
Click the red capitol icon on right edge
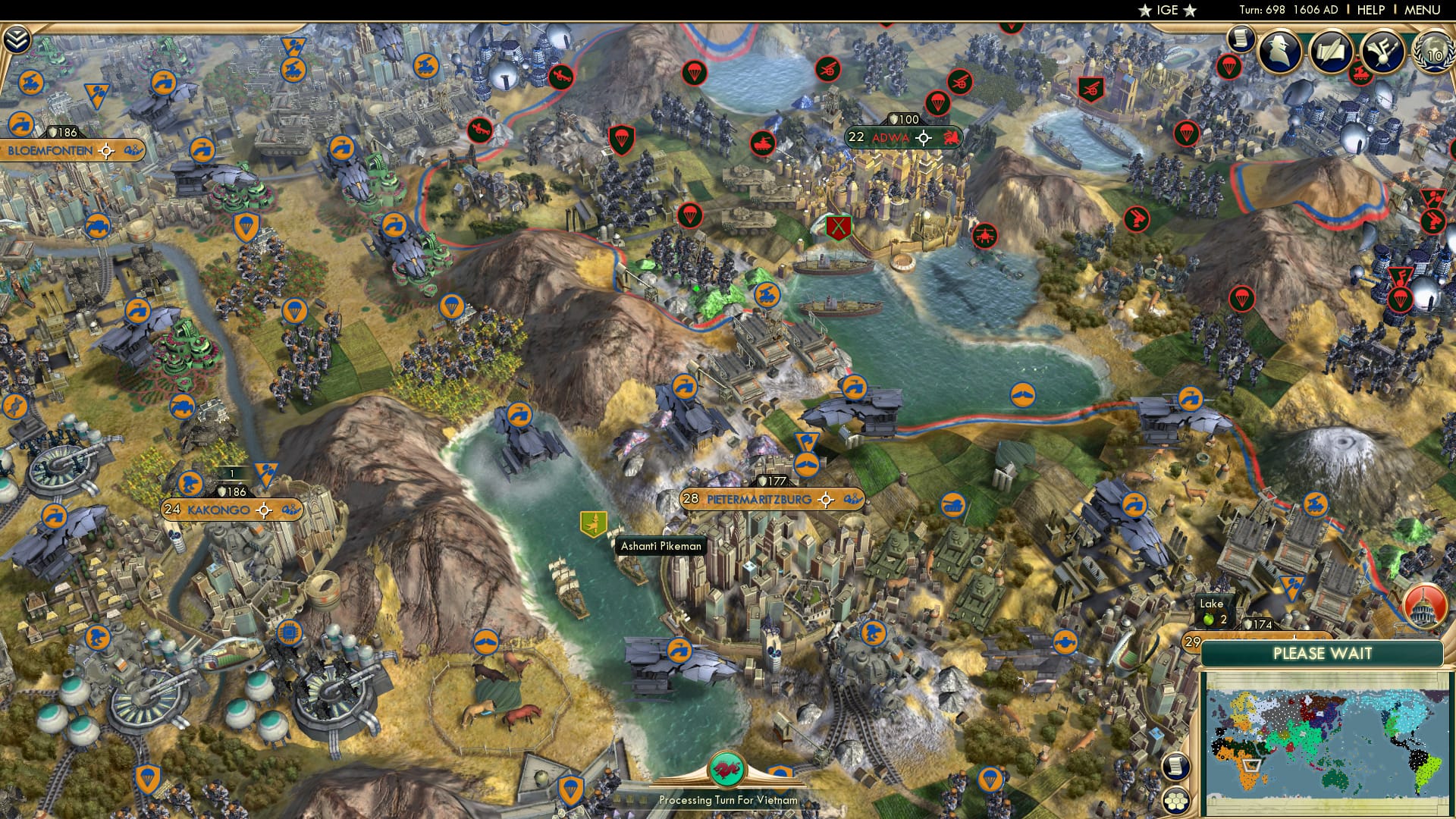pos(1426,605)
